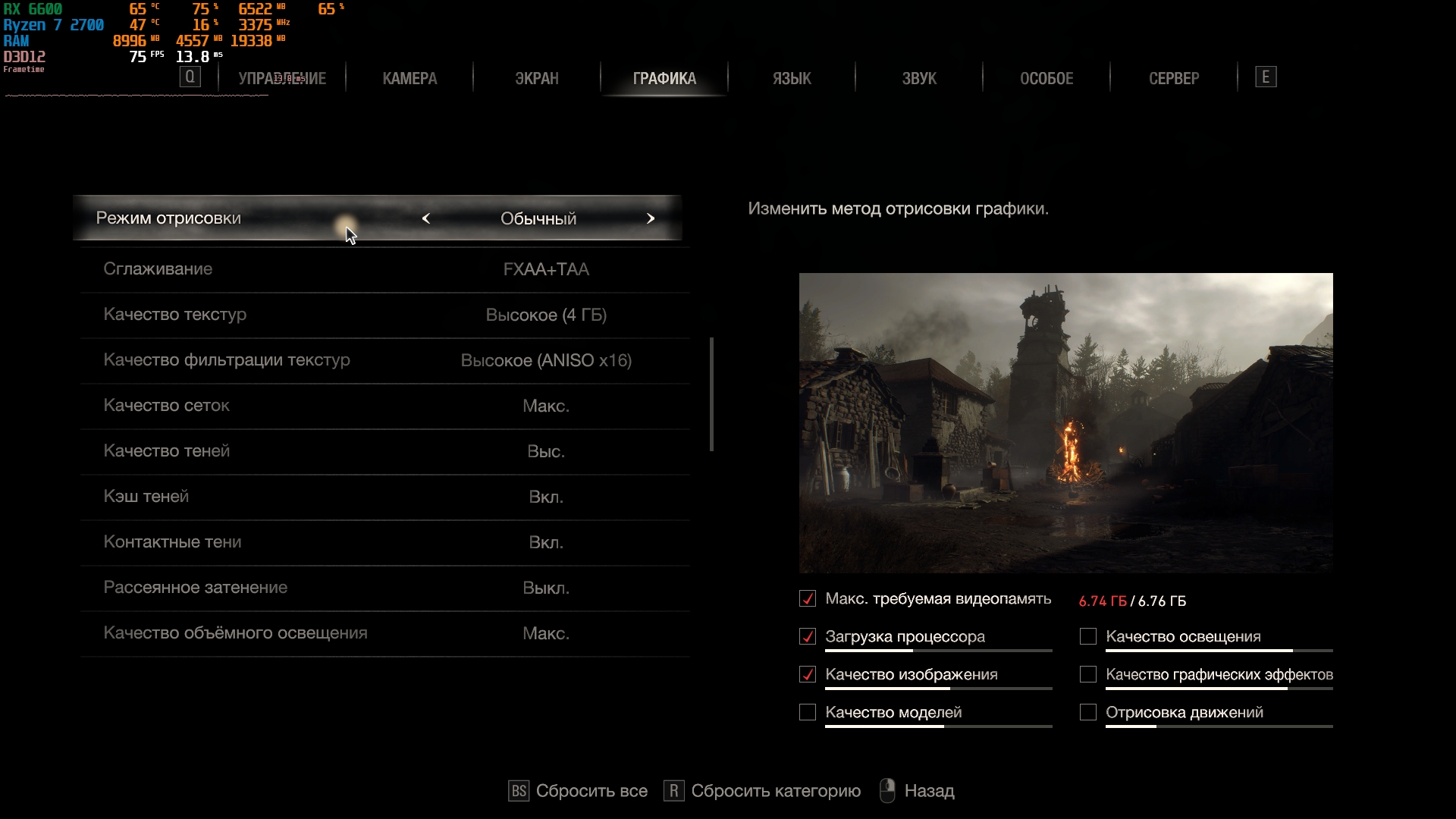The height and width of the screenshot is (819, 1456).
Task: Enable the Качество освещения checkbox
Action: (1088, 637)
